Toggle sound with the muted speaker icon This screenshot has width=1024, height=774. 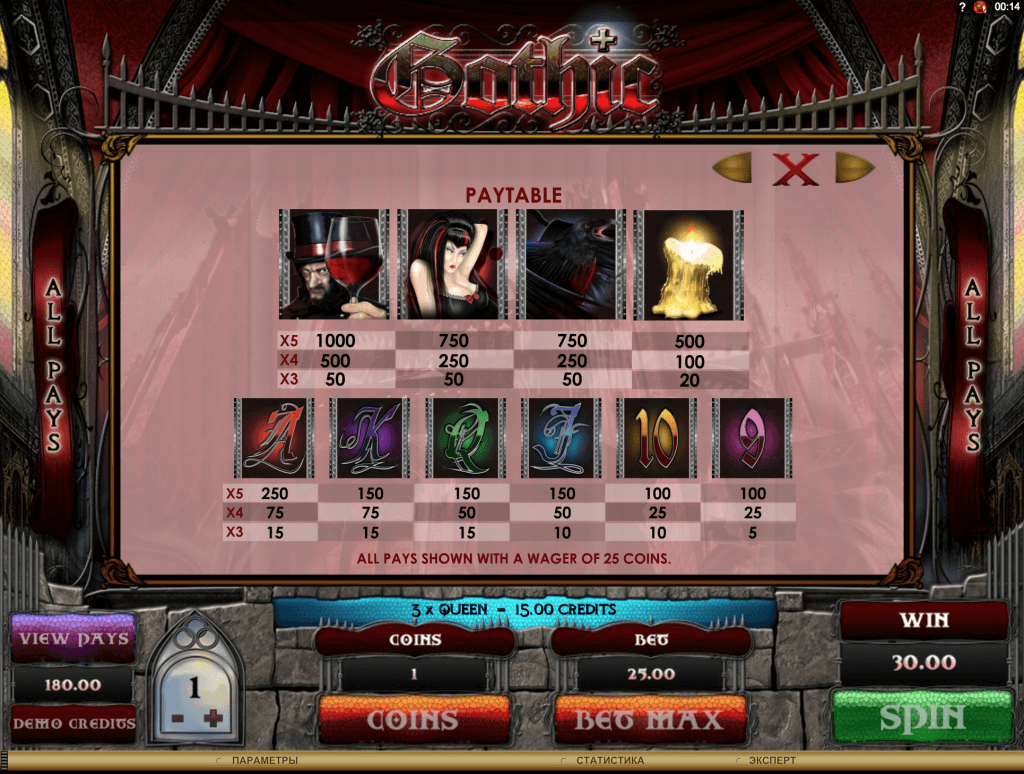click(978, 8)
